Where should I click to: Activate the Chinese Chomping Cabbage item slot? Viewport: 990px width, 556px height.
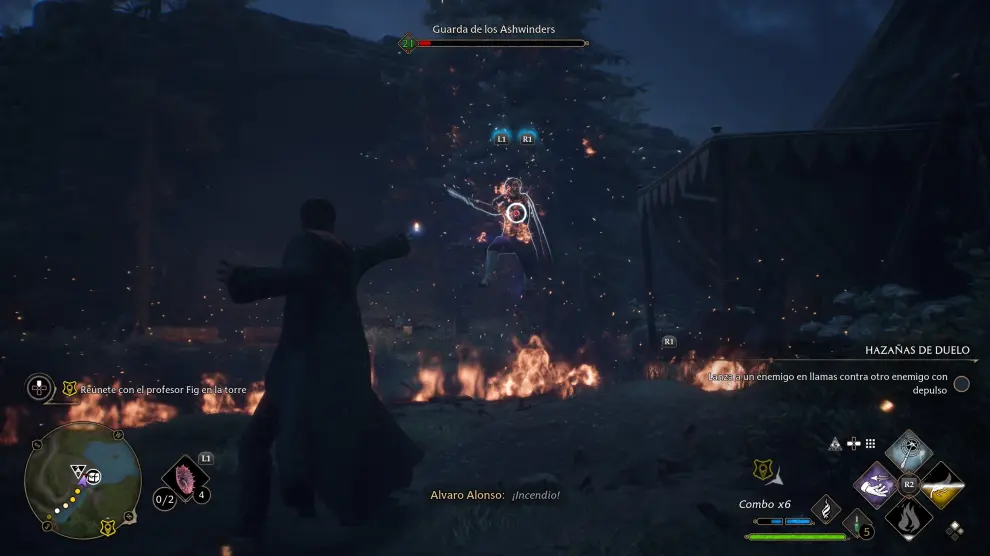click(x=184, y=477)
